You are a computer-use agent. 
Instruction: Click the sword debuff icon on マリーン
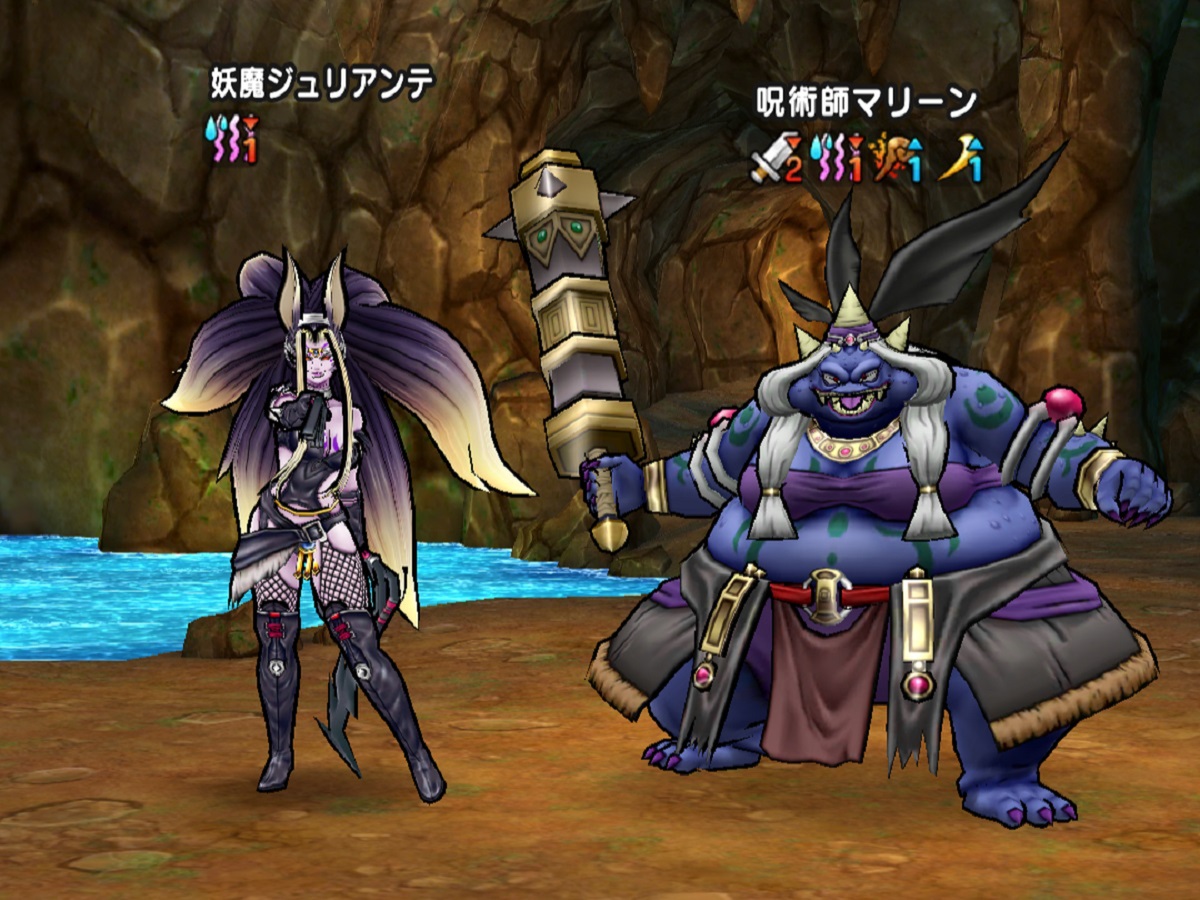pos(775,159)
